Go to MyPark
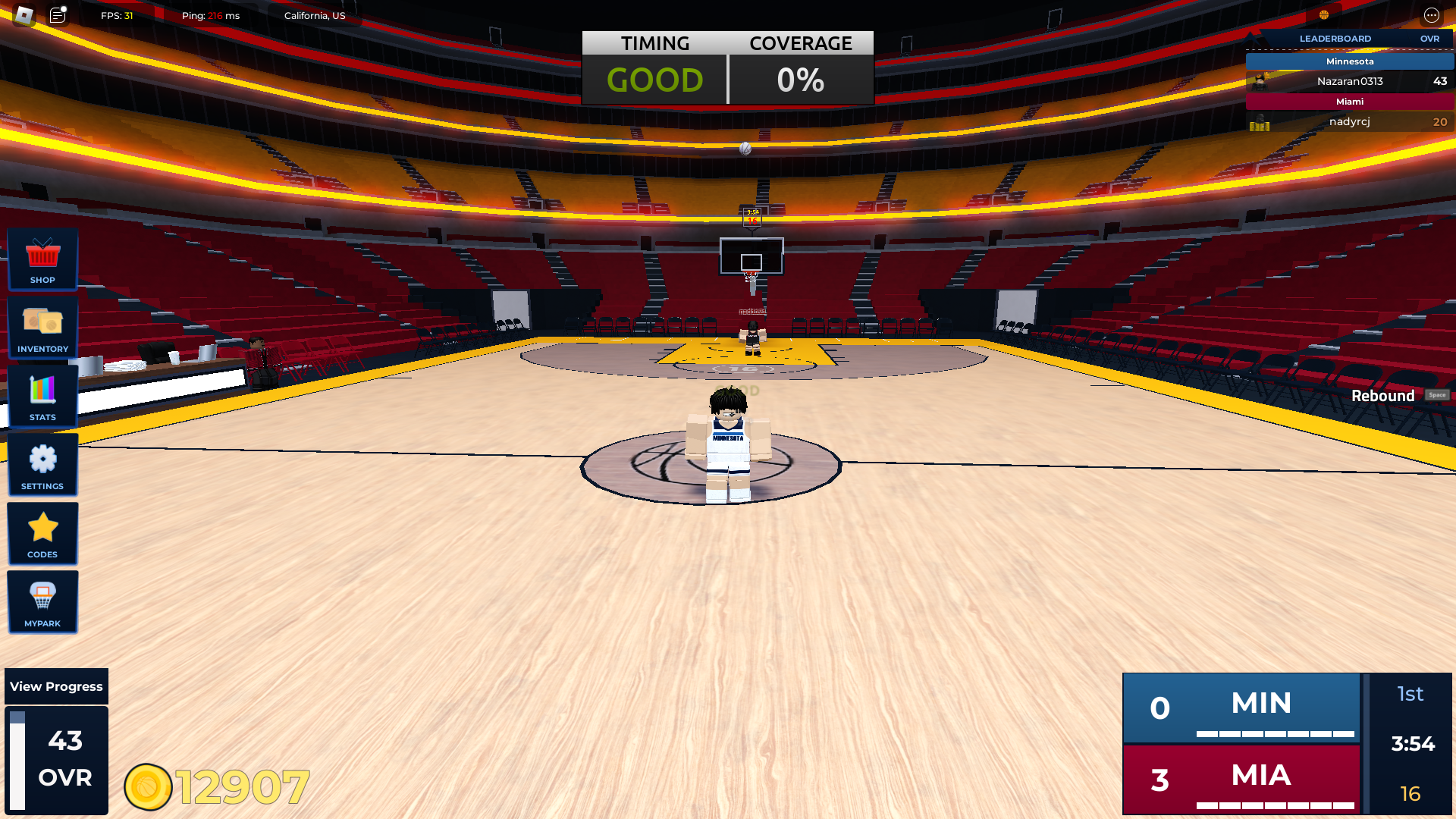Image resolution: width=1456 pixels, height=819 pixels. [x=42, y=602]
